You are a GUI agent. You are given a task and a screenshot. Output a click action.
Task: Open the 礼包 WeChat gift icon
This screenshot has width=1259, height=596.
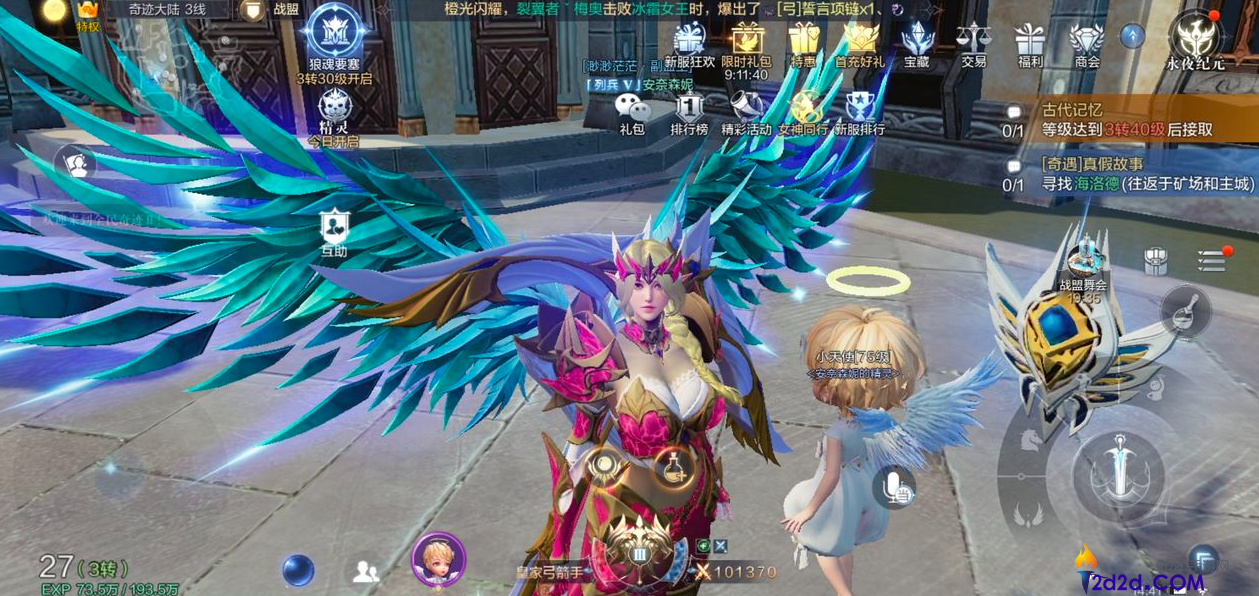[631, 112]
